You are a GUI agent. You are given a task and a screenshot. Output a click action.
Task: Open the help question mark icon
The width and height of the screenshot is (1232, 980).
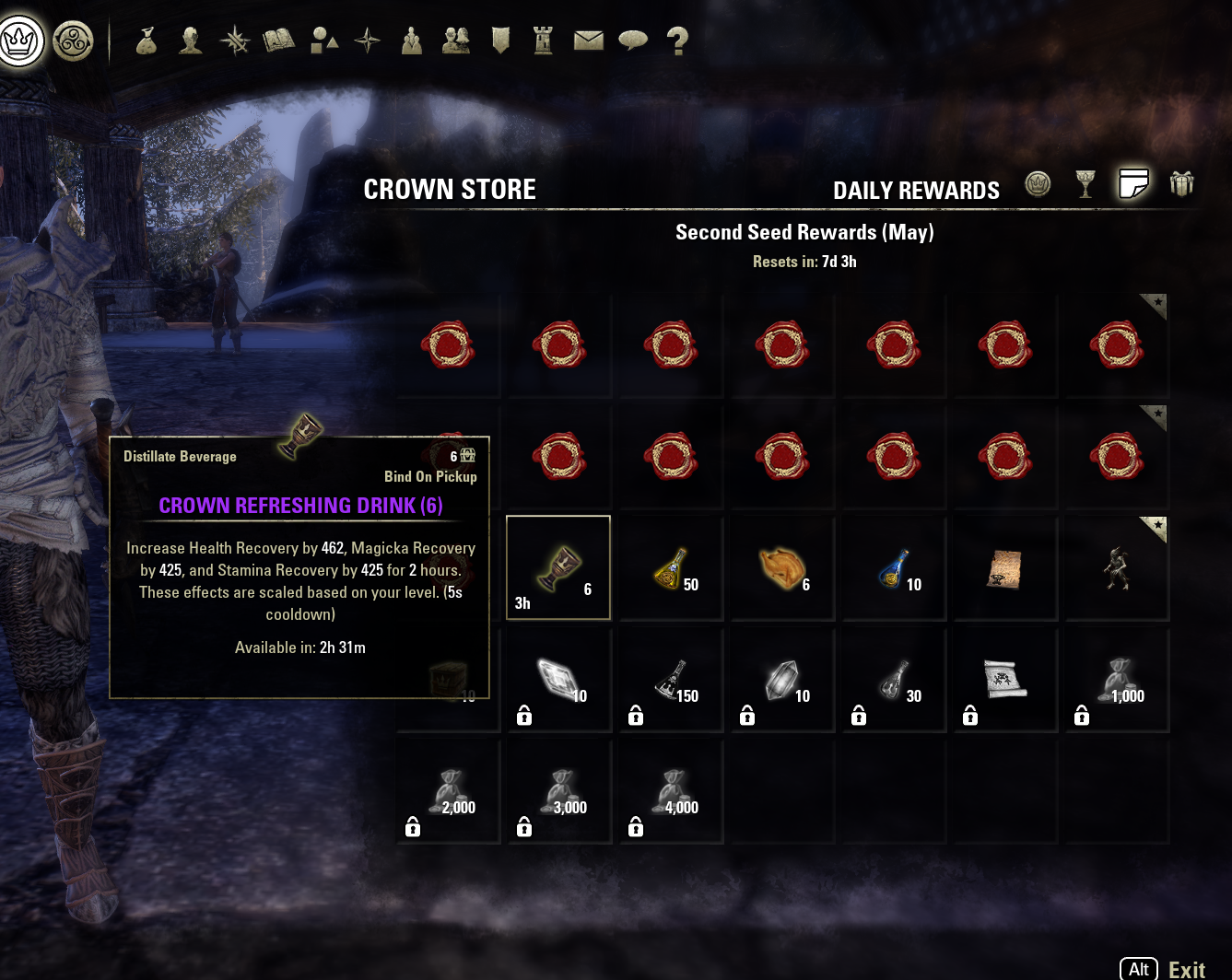click(677, 41)
